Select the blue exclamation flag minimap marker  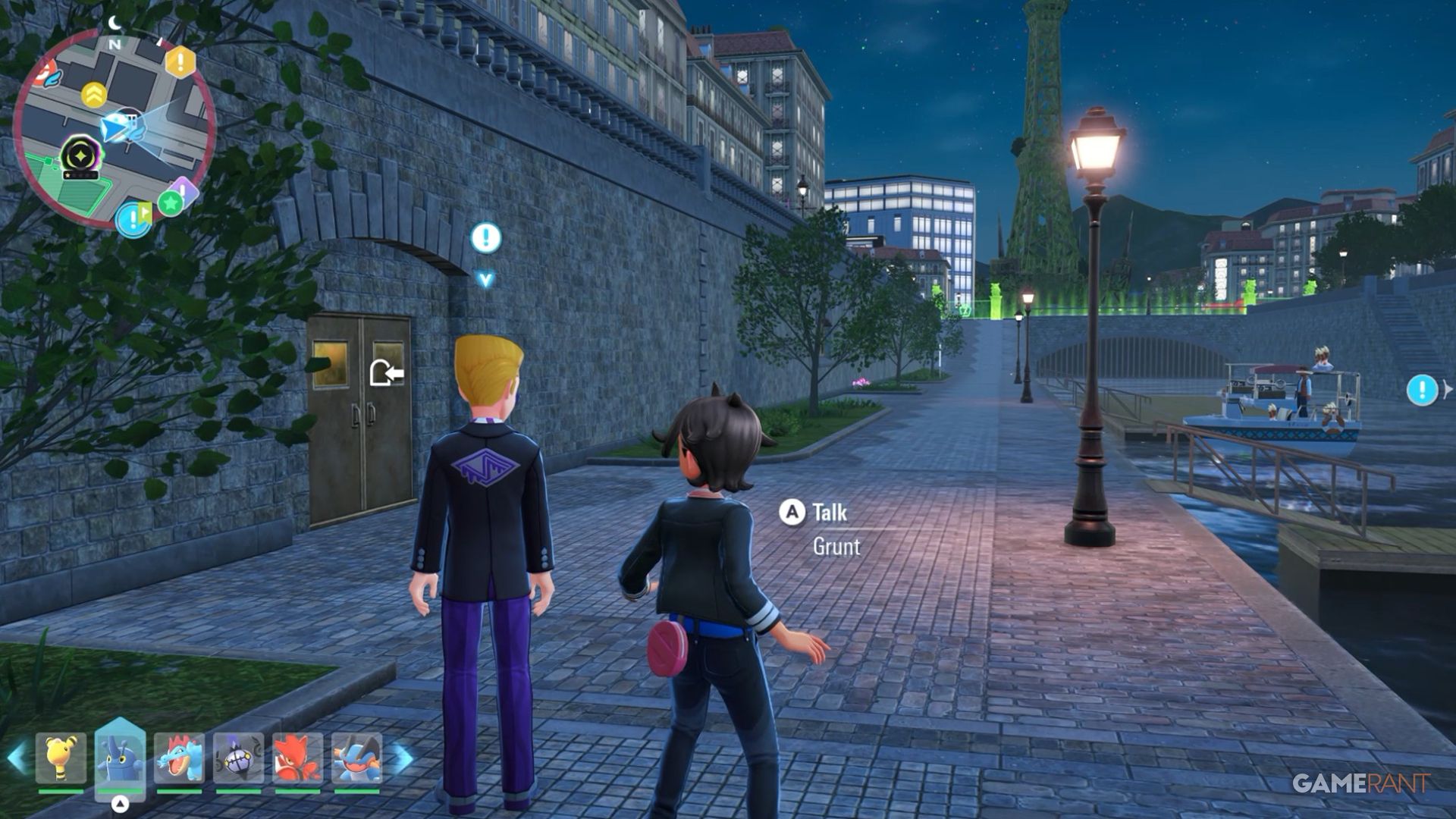[x=134, y=219]
